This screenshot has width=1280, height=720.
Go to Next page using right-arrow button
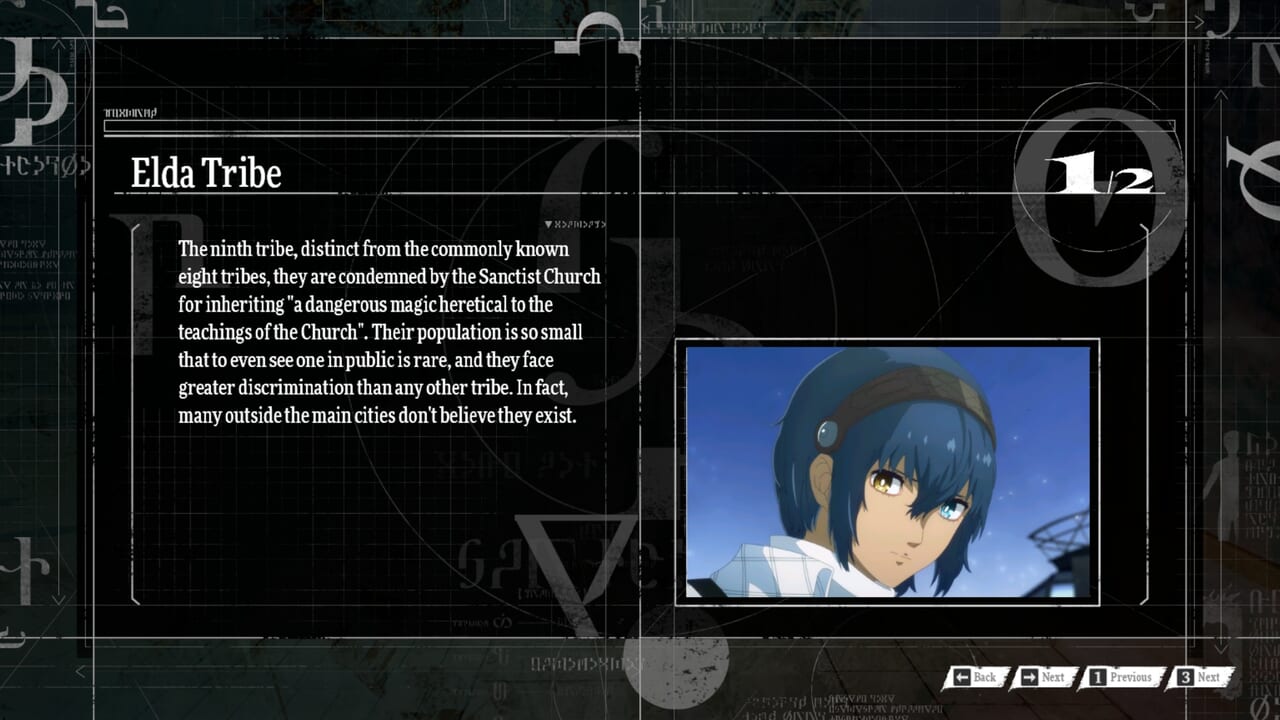(1042, 678)
